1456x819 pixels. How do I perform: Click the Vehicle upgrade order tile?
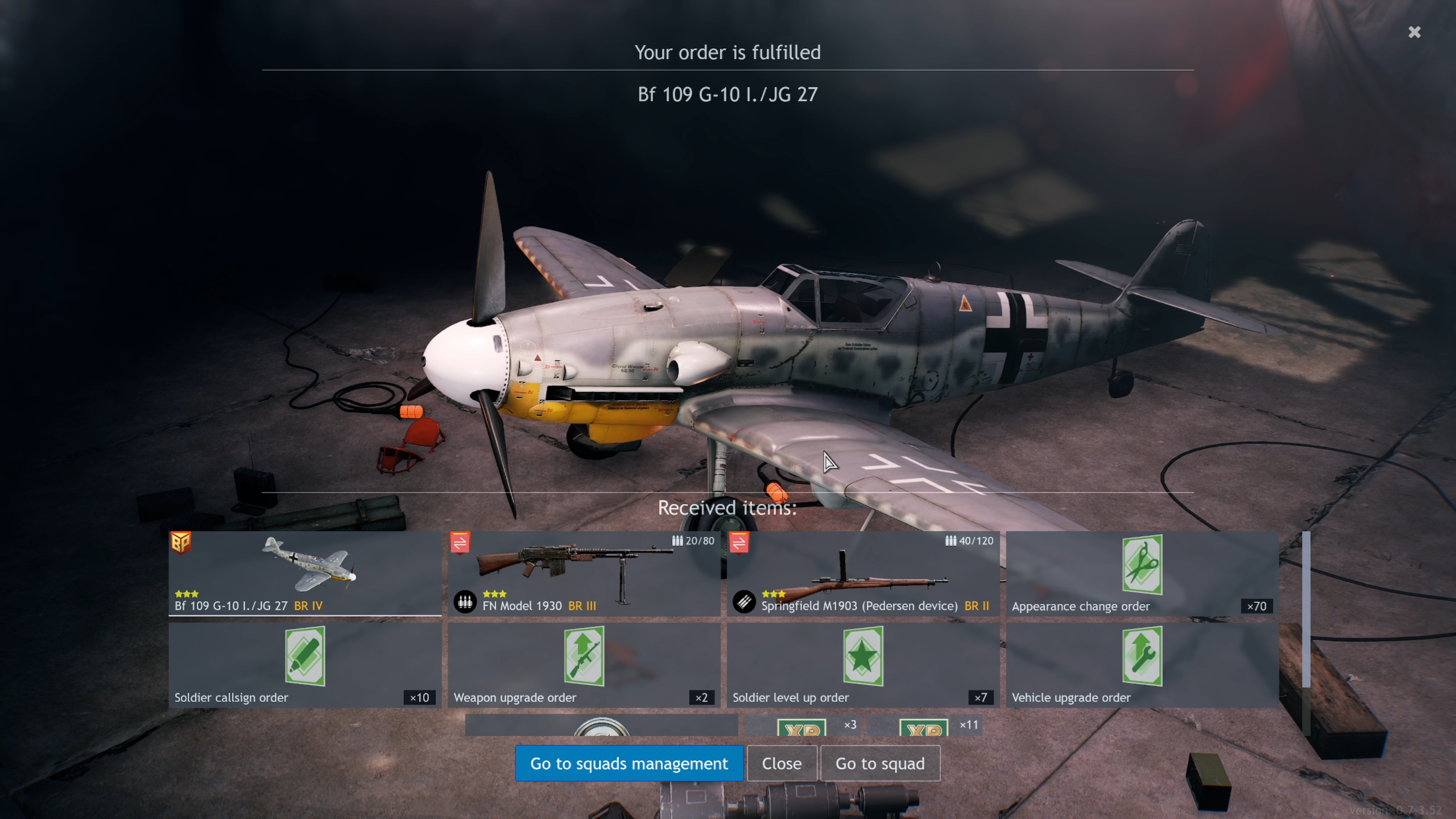(x=1142, y=665)
